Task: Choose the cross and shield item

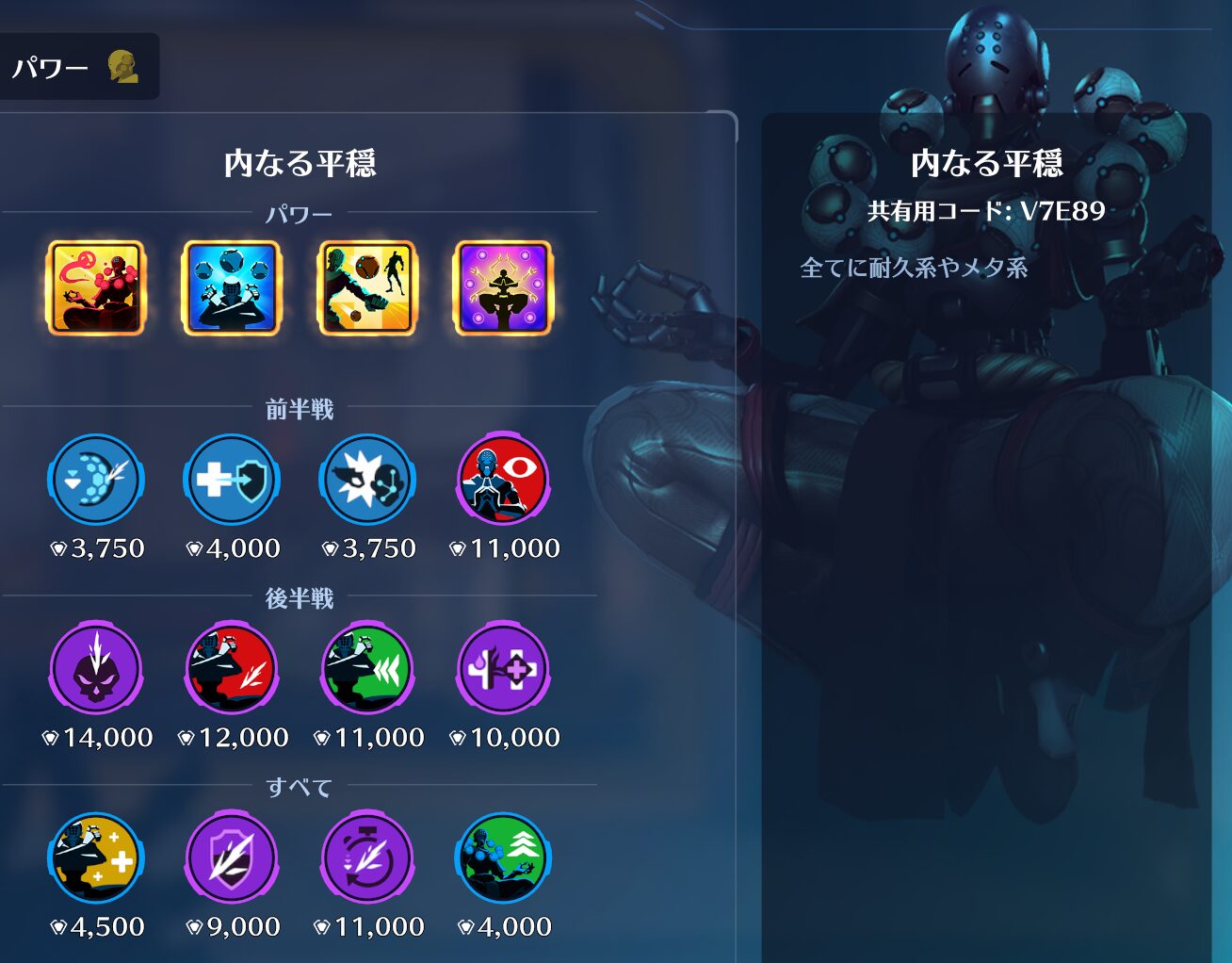Action: coord(232,480)
